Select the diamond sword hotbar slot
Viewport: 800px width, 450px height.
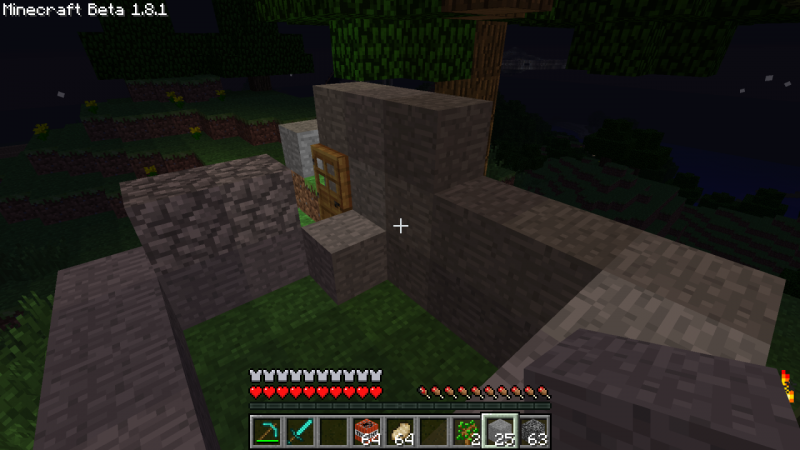[x=299, y=431]
